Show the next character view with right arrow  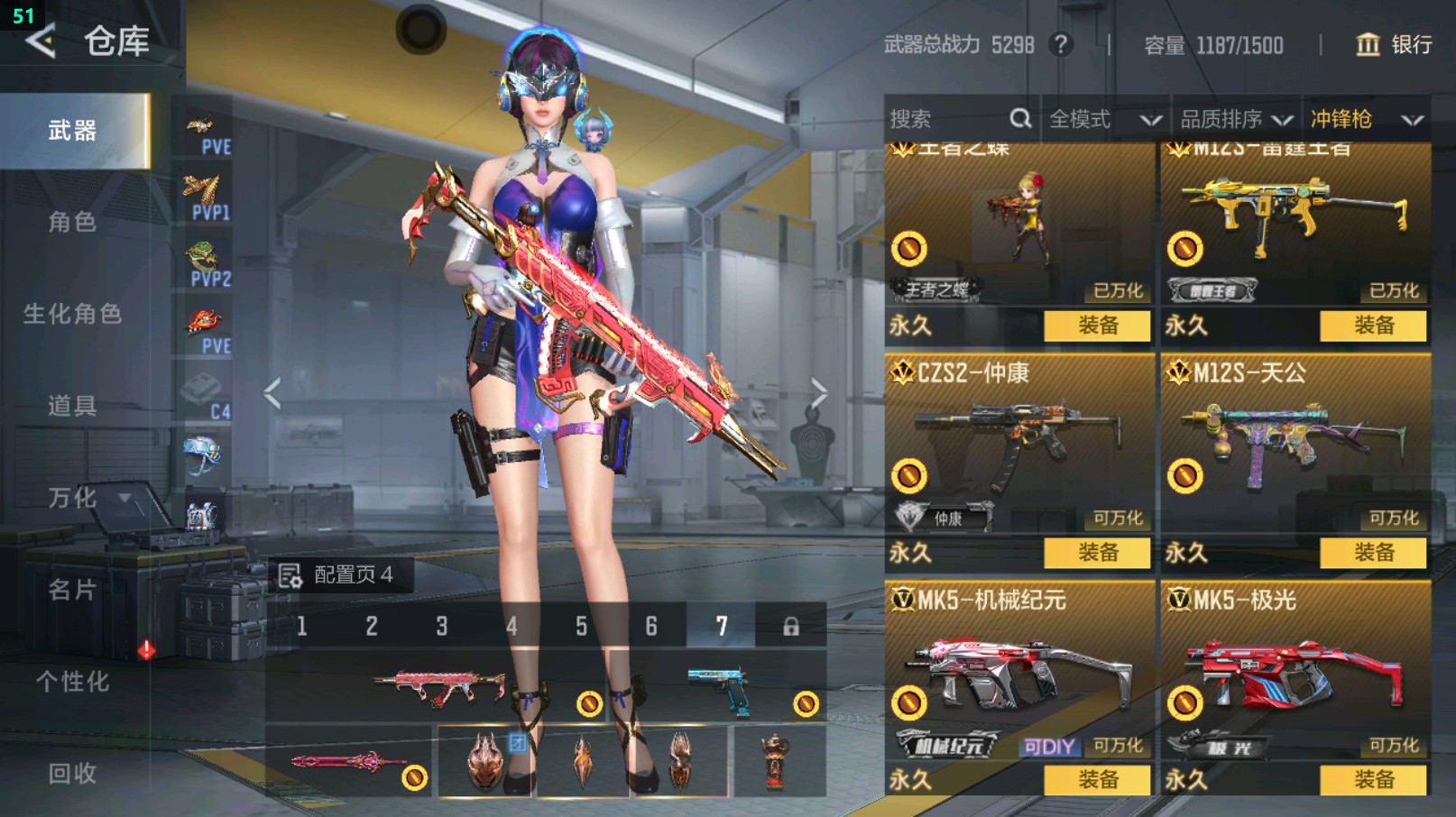pyautogui.click(x=818, y=394)
